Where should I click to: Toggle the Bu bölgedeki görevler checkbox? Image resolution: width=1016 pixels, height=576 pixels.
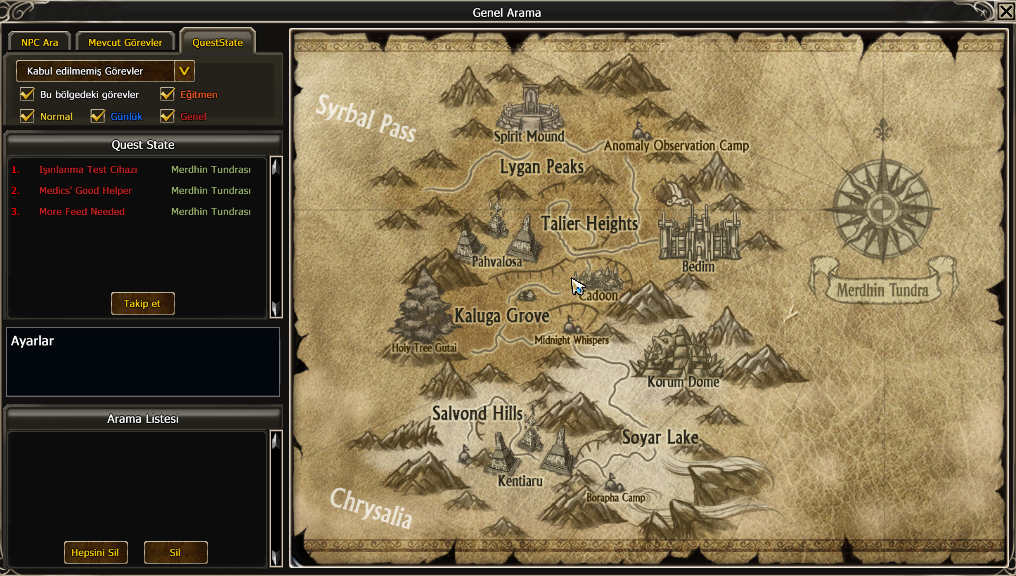(27, 95)
